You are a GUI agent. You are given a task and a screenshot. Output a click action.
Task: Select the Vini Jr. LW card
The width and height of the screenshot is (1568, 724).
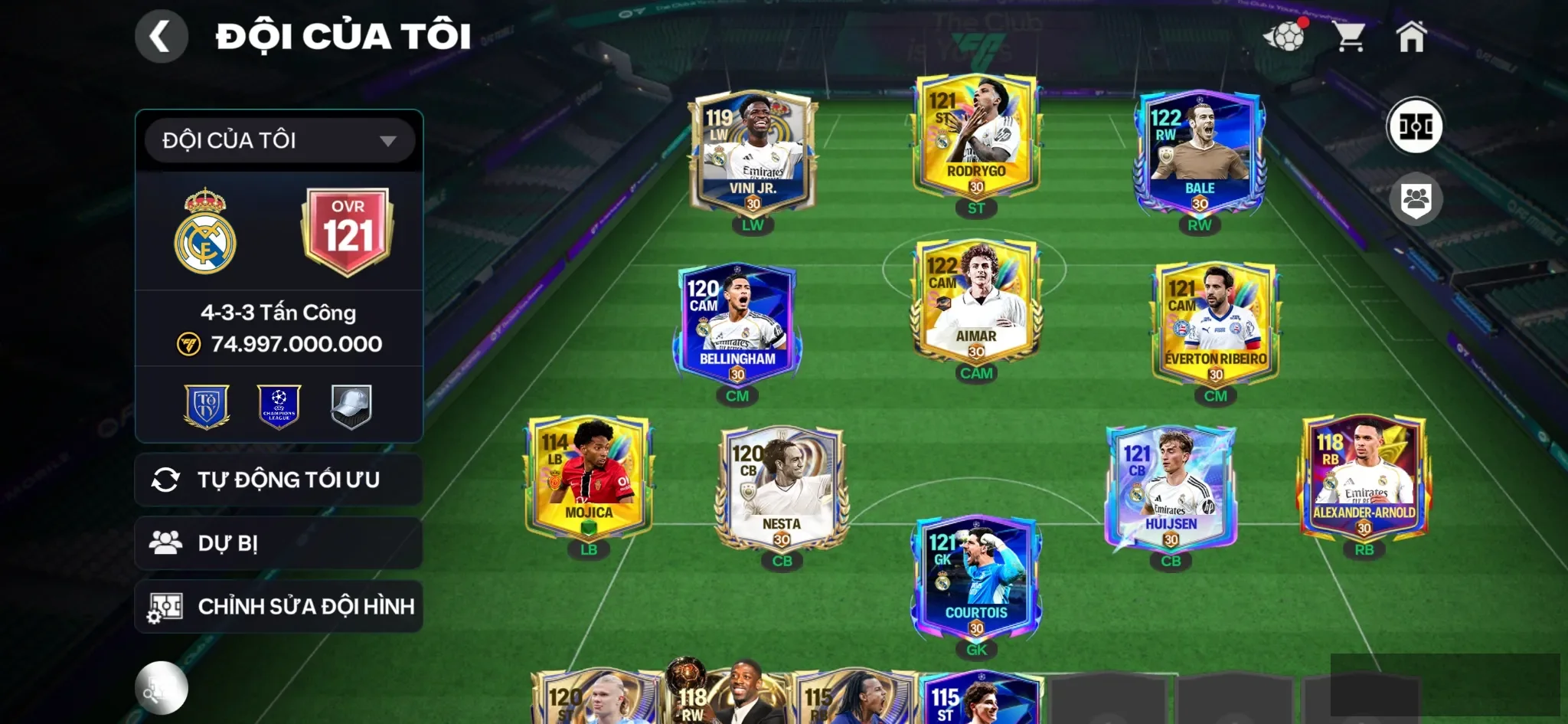[753, 153]
